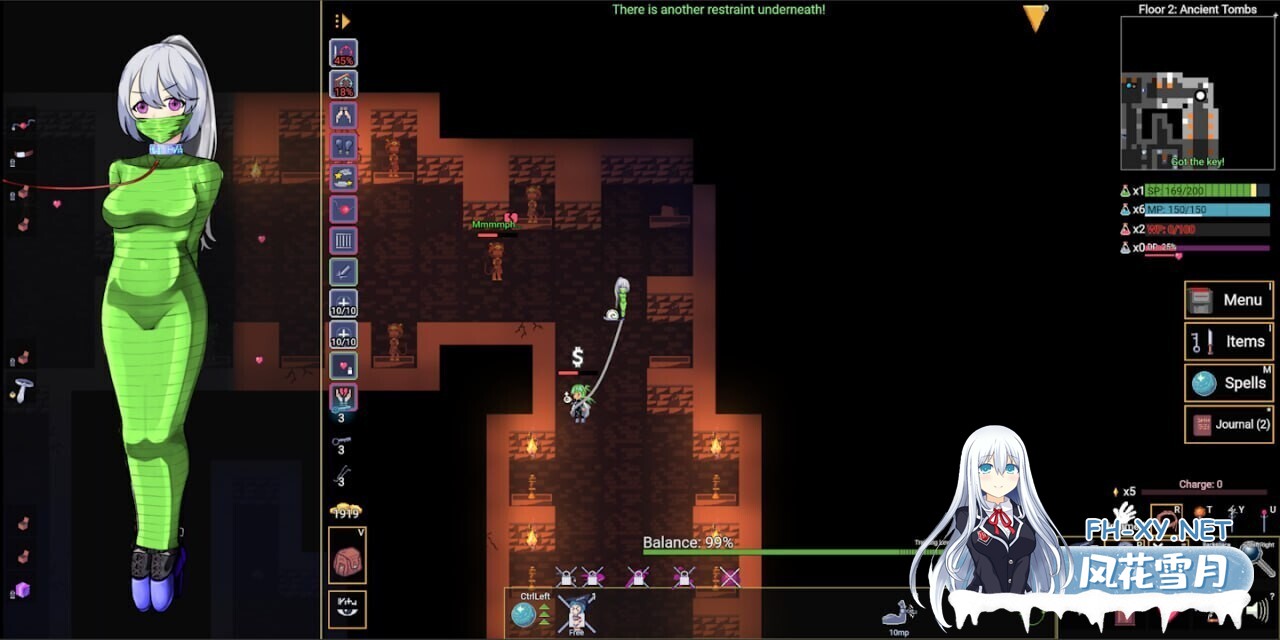Use the green stamina potion
Viewport: 1280px width, 640px height.
click(1125, 190)
